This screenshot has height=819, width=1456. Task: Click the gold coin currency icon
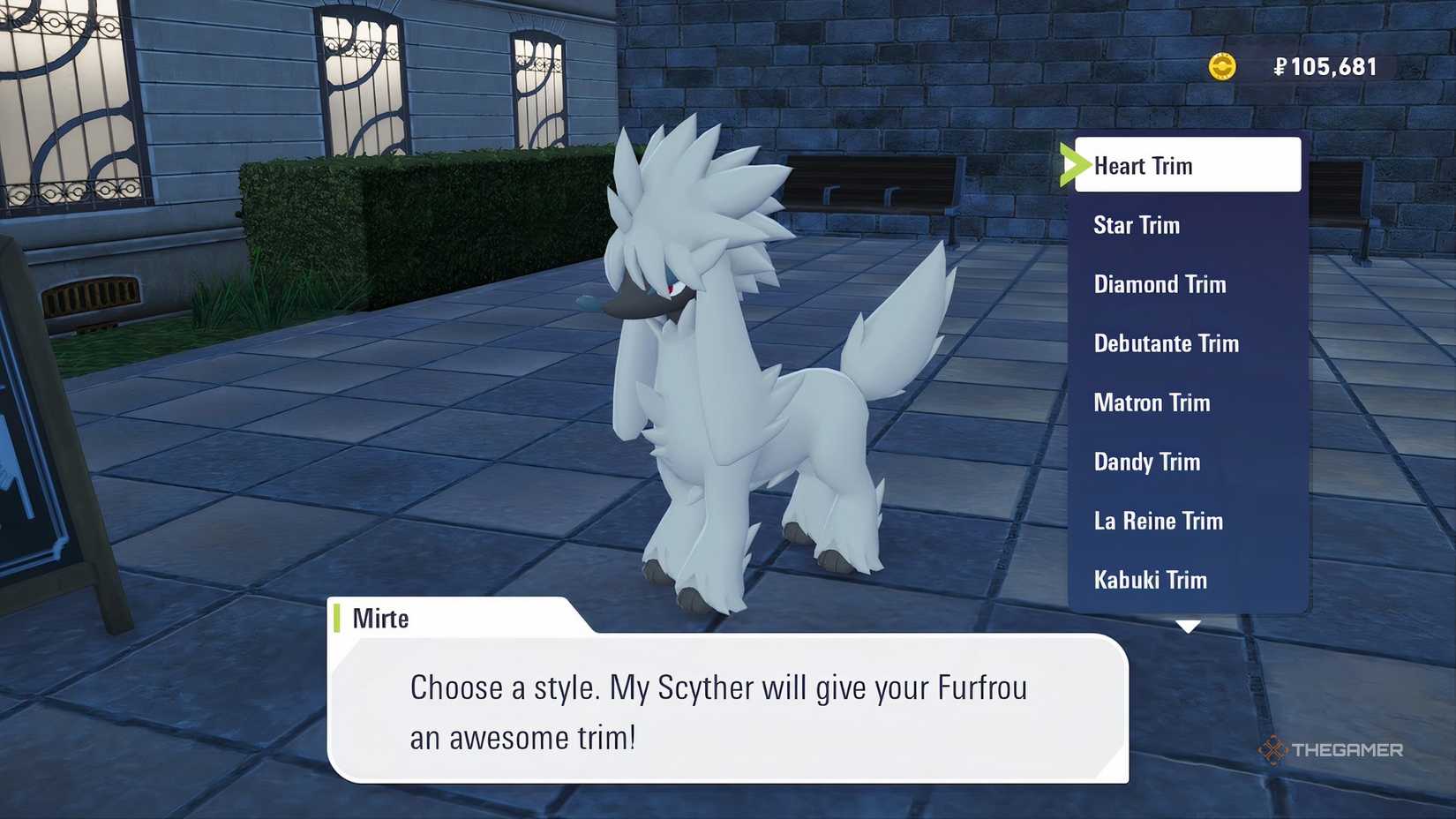pos(1223,65)
